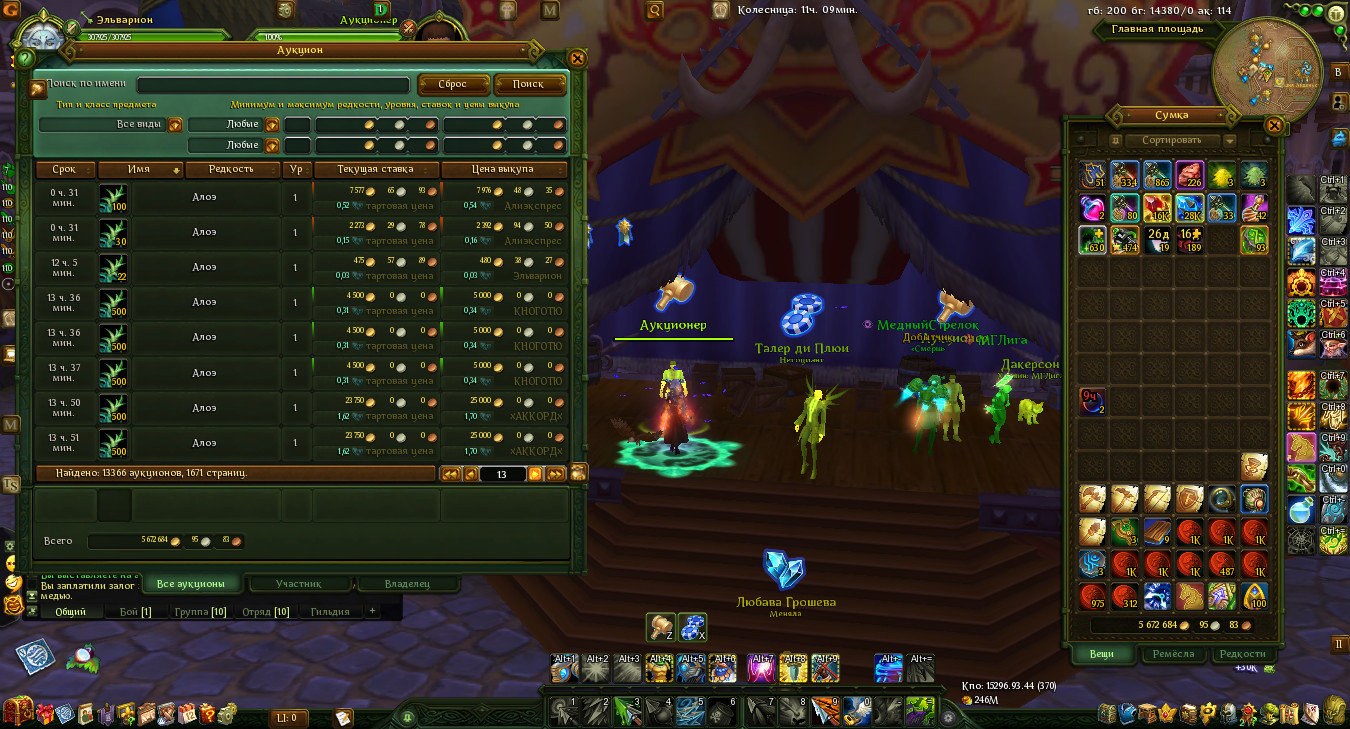The image size is (1350, 729).
Task: Go to the next auction page
Action: click(536, 474)
